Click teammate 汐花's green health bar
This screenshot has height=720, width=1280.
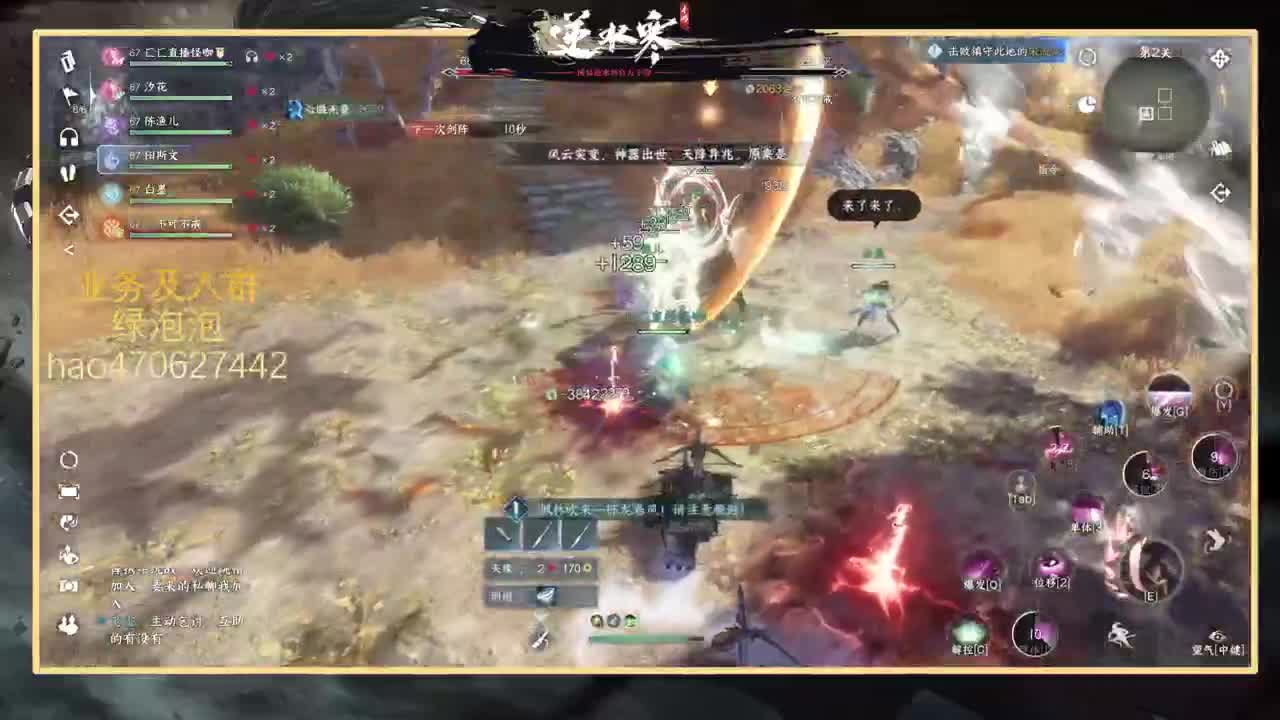(178, 98)
